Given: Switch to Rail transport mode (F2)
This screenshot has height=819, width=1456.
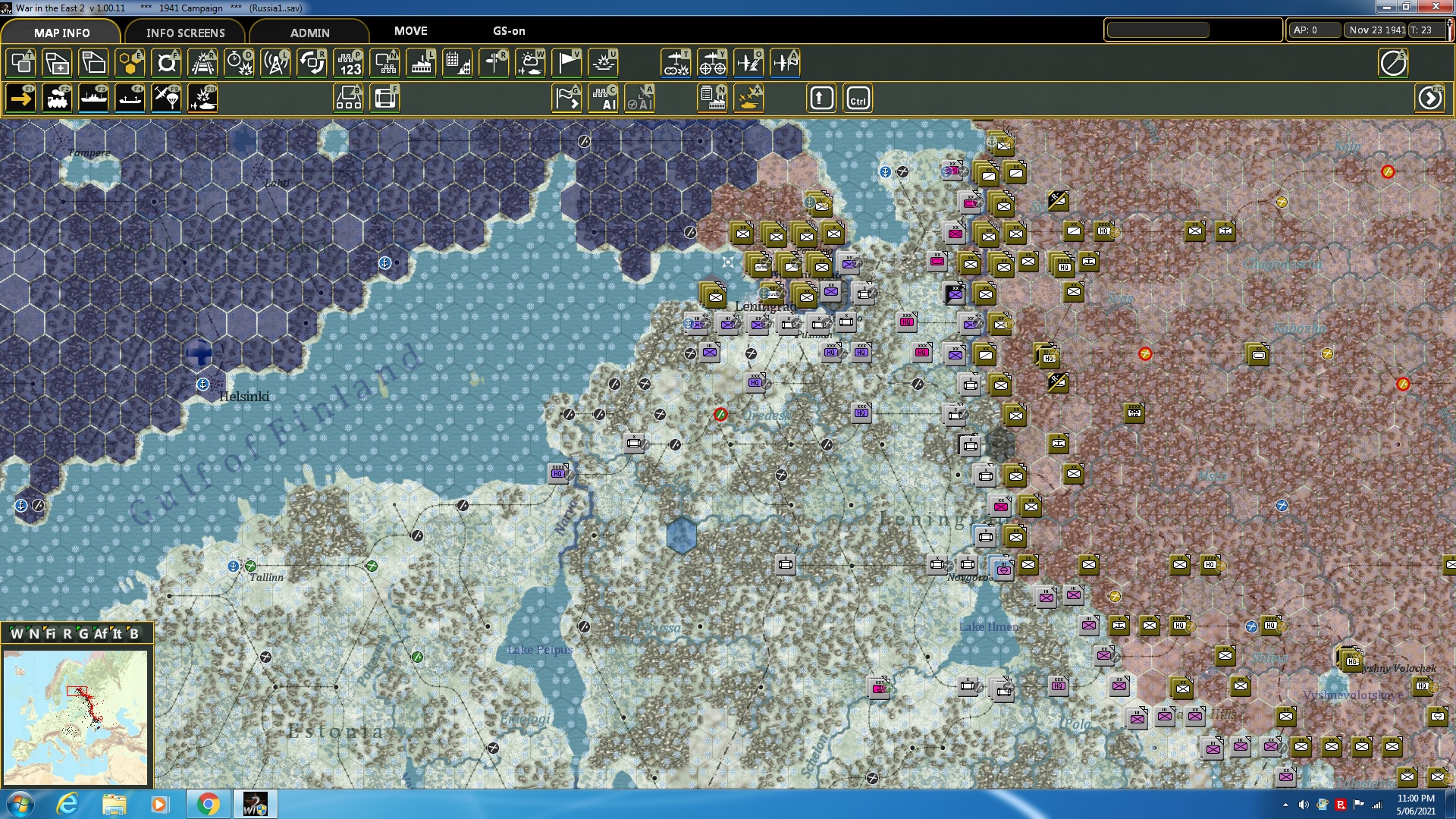Looking at the screenshot, I should (x=57, y=98).
